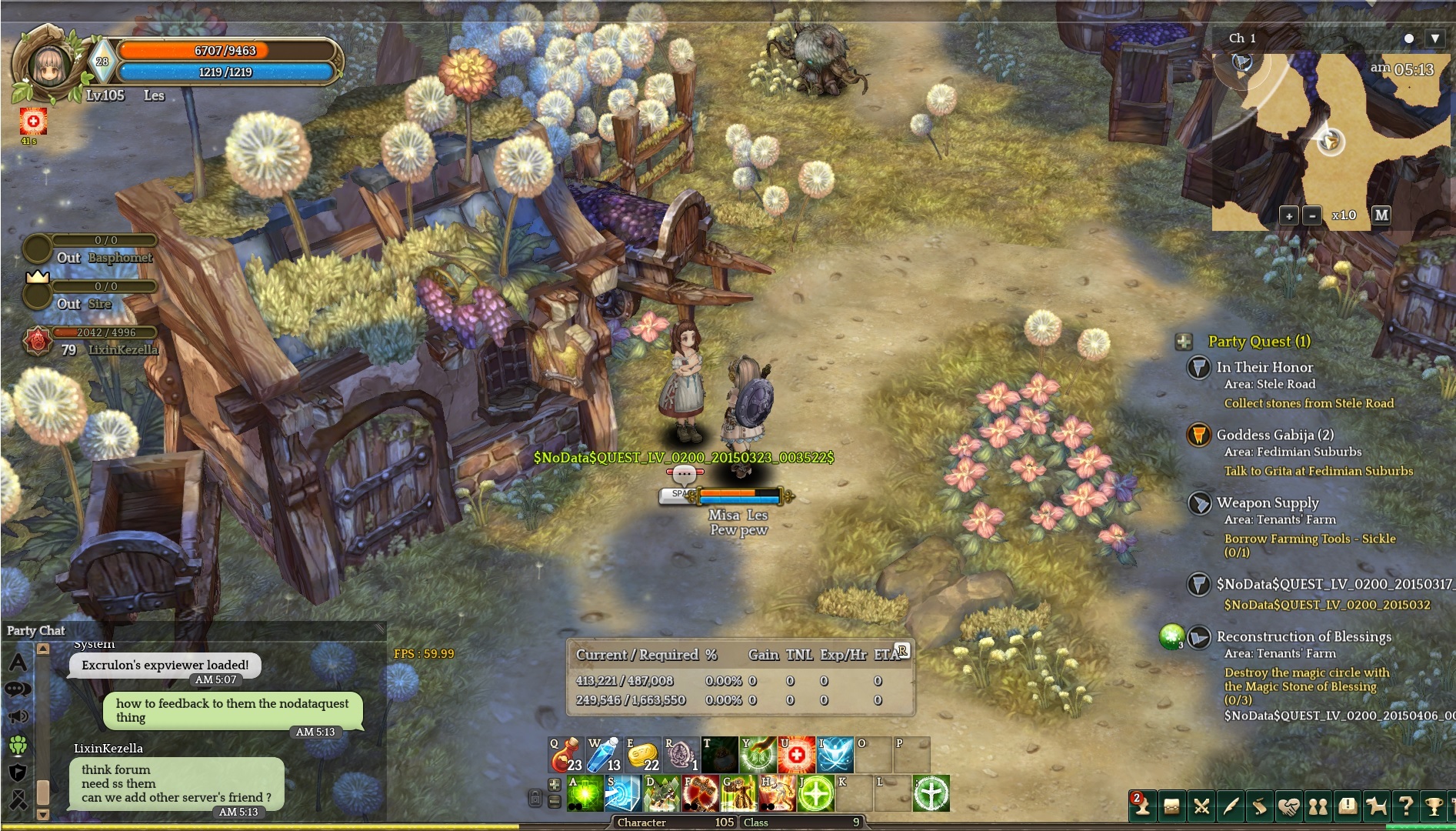
Task: Activate the green heart skill on A
Action: [585, 793]
